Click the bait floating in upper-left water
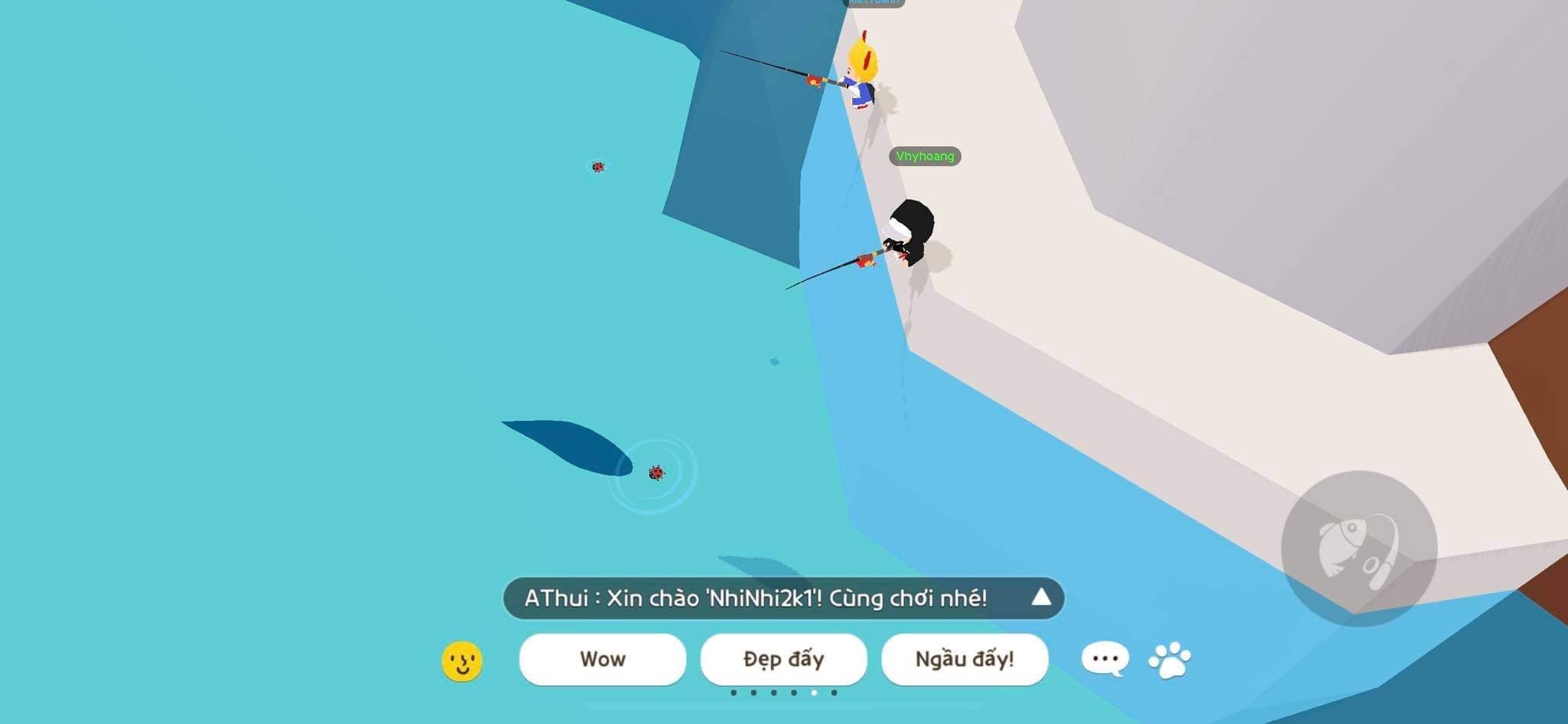The width and height of the screenshot is (1568, 724). pos(598,165)
